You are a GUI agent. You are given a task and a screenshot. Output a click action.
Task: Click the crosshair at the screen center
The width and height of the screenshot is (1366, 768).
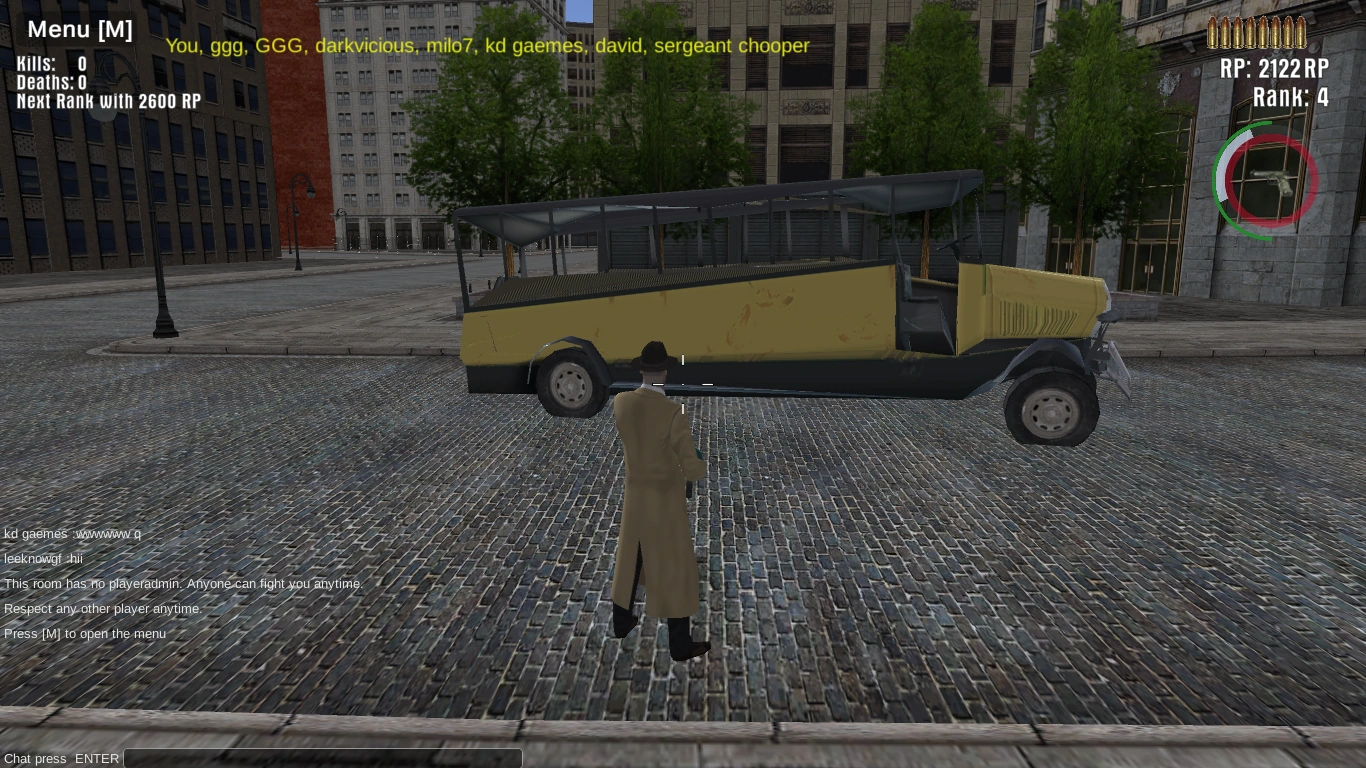coord(683,384)
